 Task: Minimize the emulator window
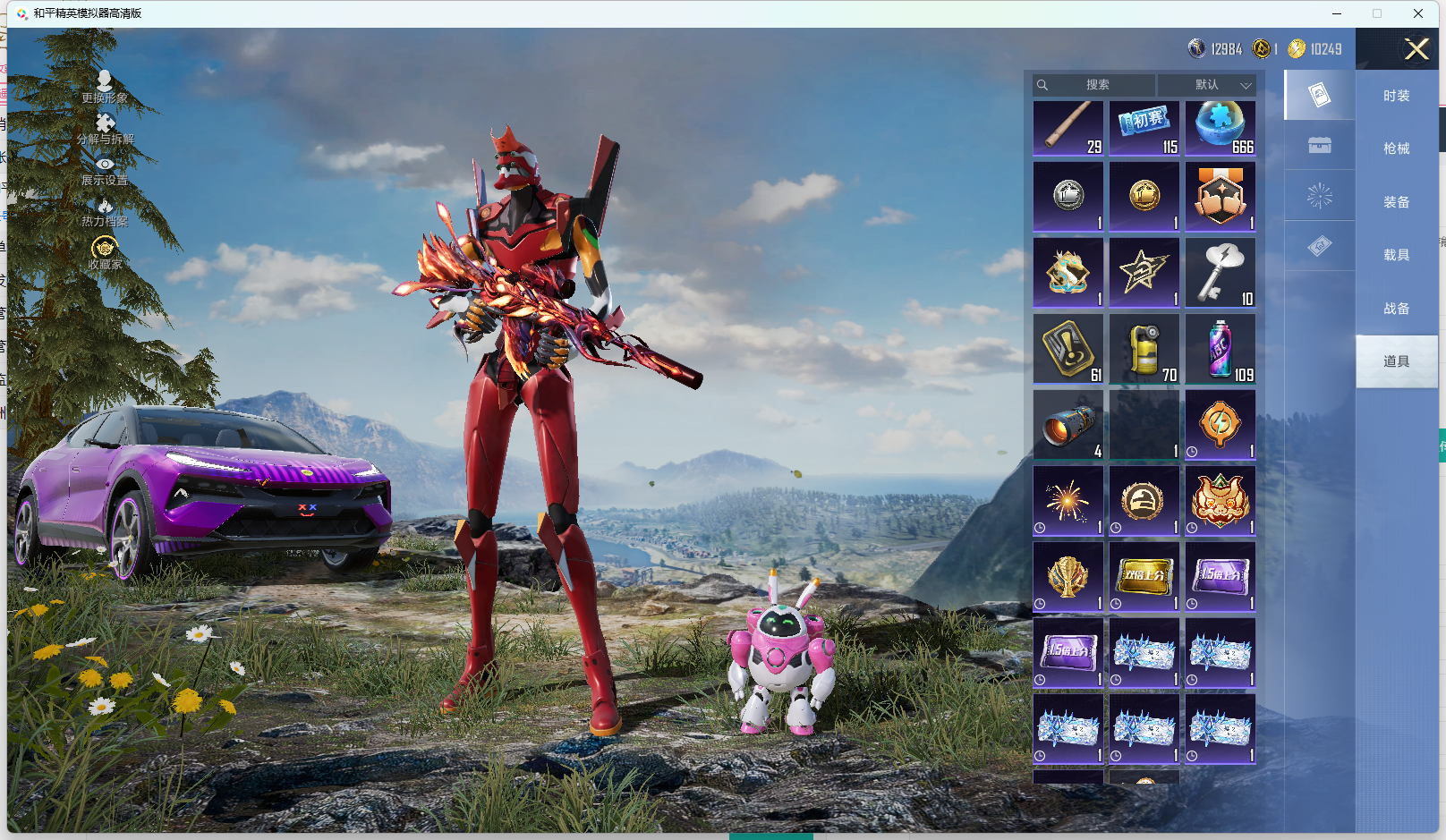[1337, 13]
